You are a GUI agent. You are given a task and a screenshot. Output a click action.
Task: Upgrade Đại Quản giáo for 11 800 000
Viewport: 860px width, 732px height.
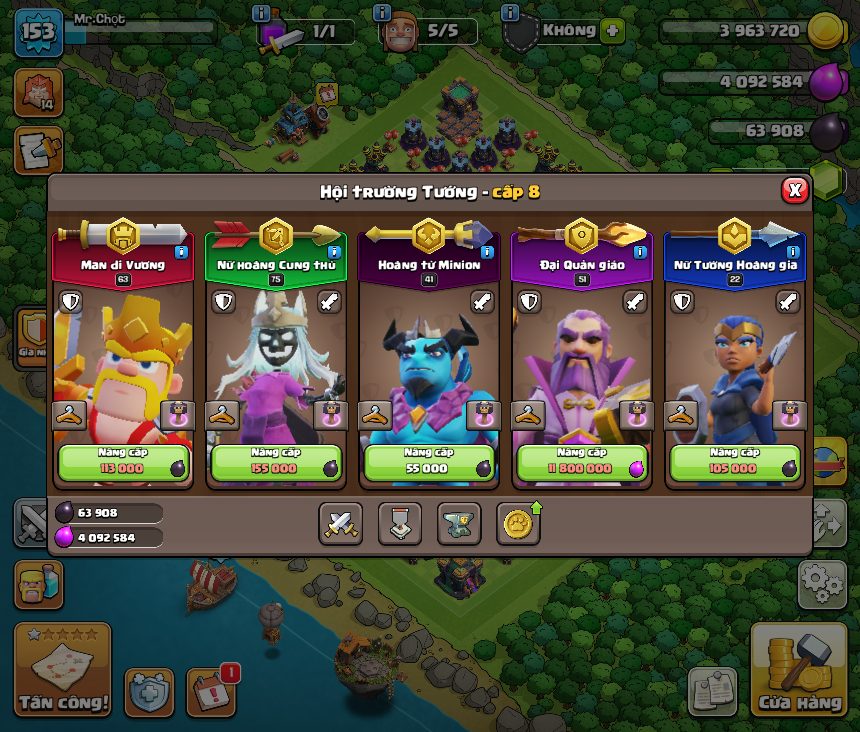(581, 462)
